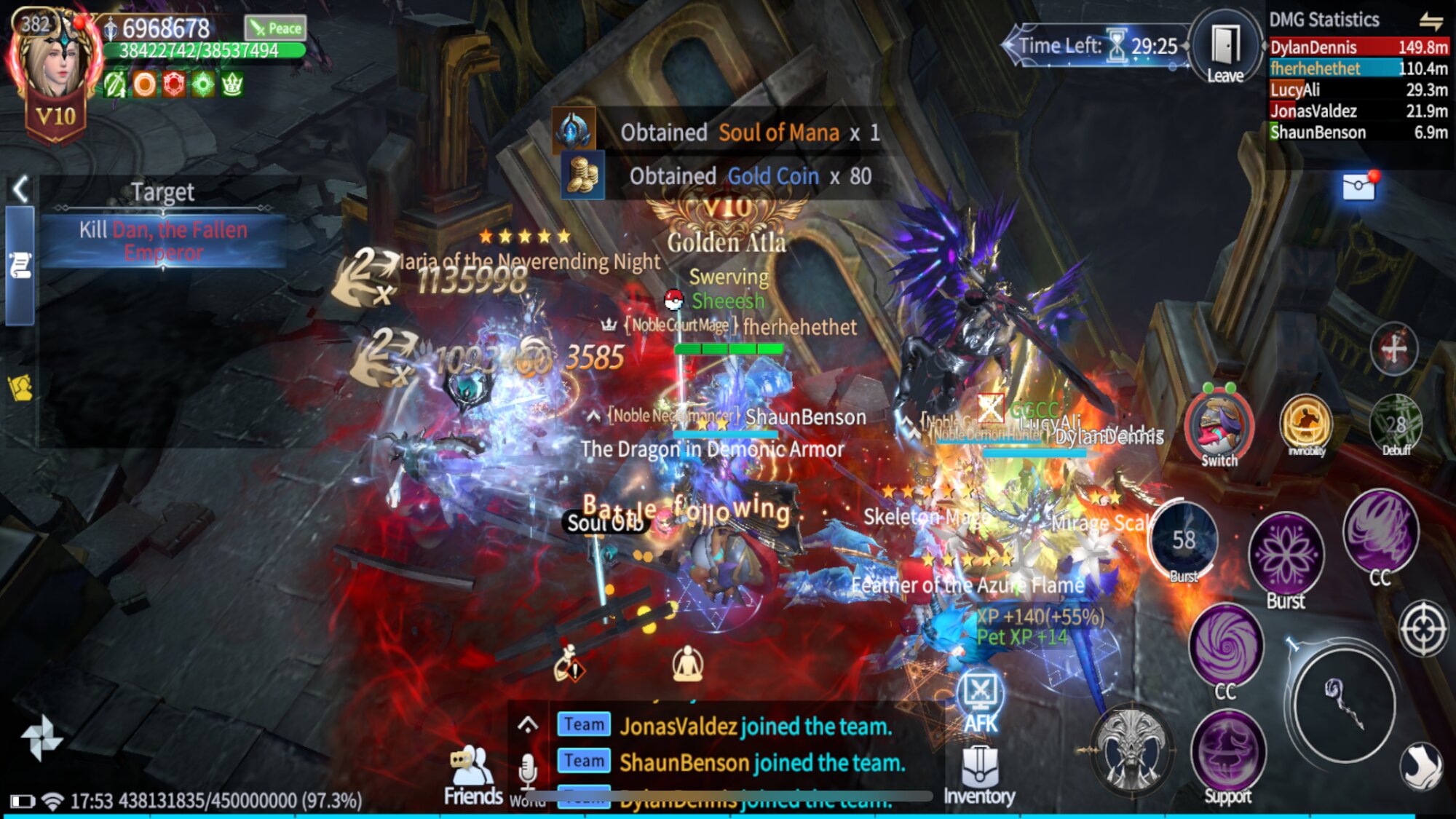Toggle the Peace combat mode
1456x819 pixels.
(275, 28)
